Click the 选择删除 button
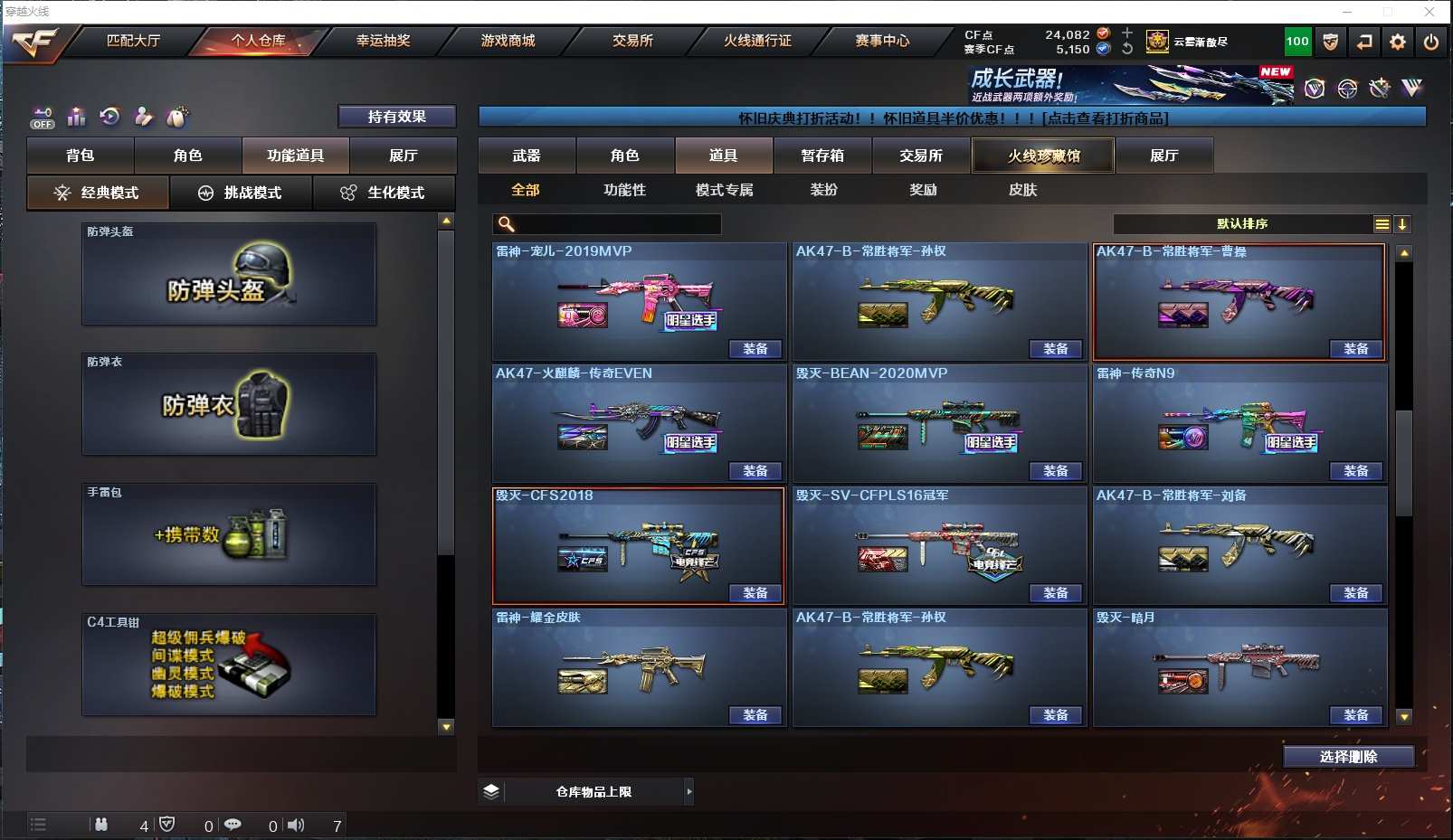1453x840 pixels. (1348, 757)
